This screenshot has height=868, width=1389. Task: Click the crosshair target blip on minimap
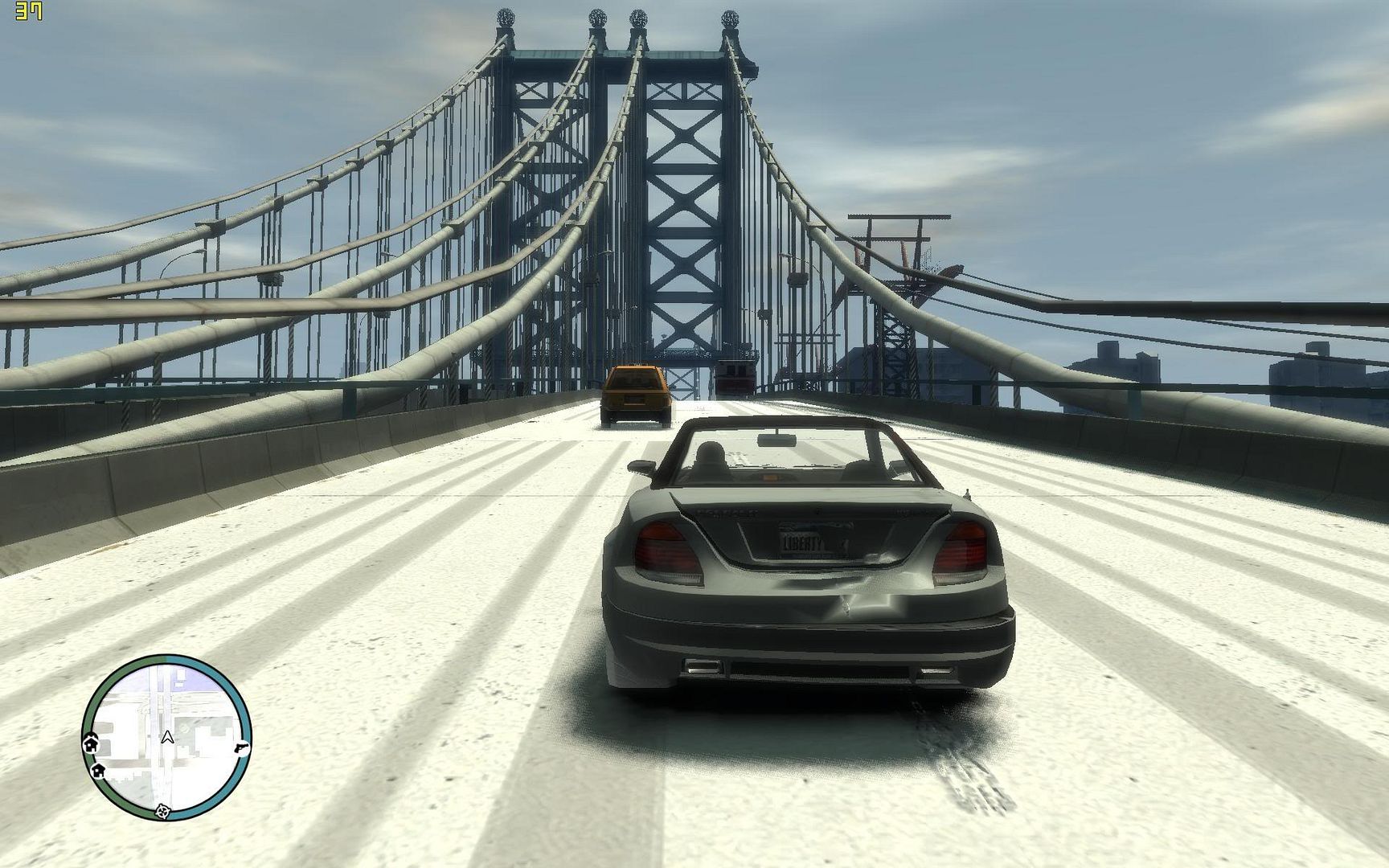point(163,810)
